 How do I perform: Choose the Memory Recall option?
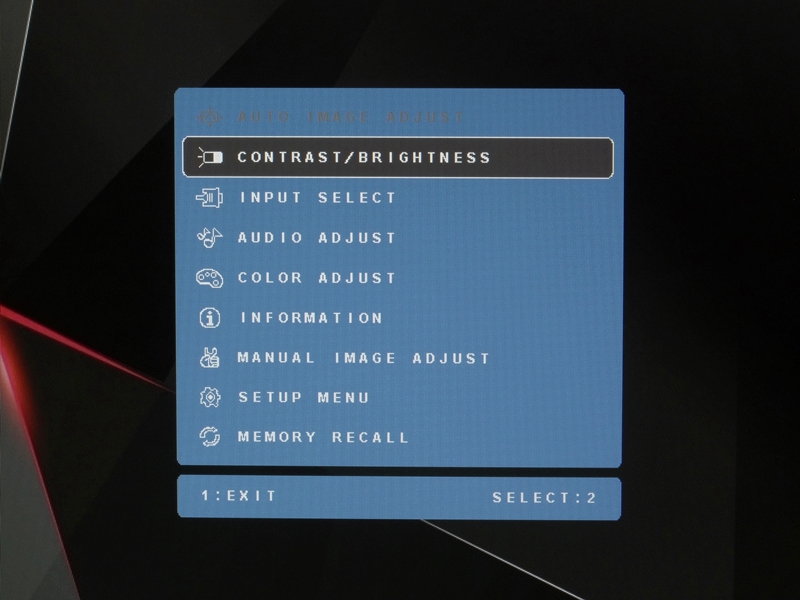tap(323, 437)
